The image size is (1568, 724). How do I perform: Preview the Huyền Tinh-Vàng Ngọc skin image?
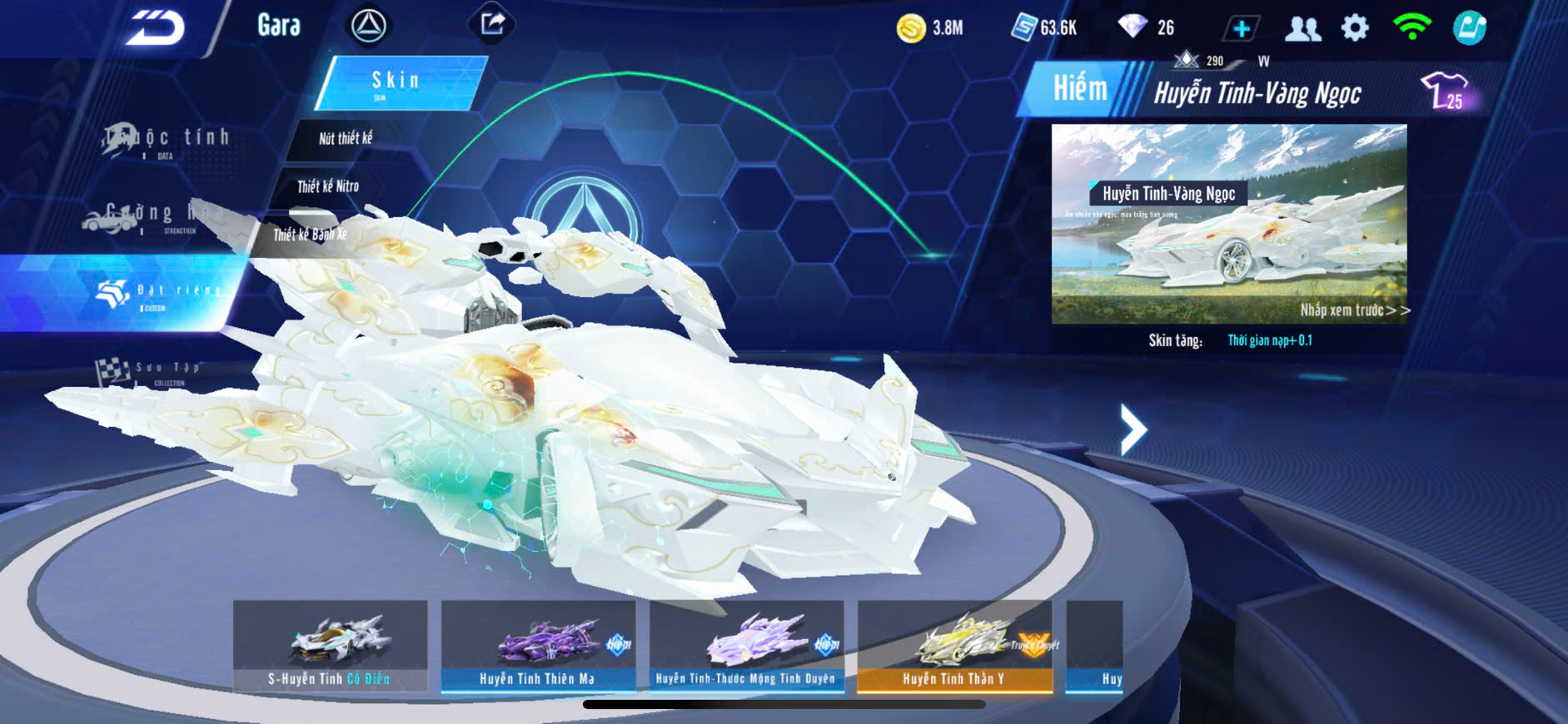click(1229, 224)
